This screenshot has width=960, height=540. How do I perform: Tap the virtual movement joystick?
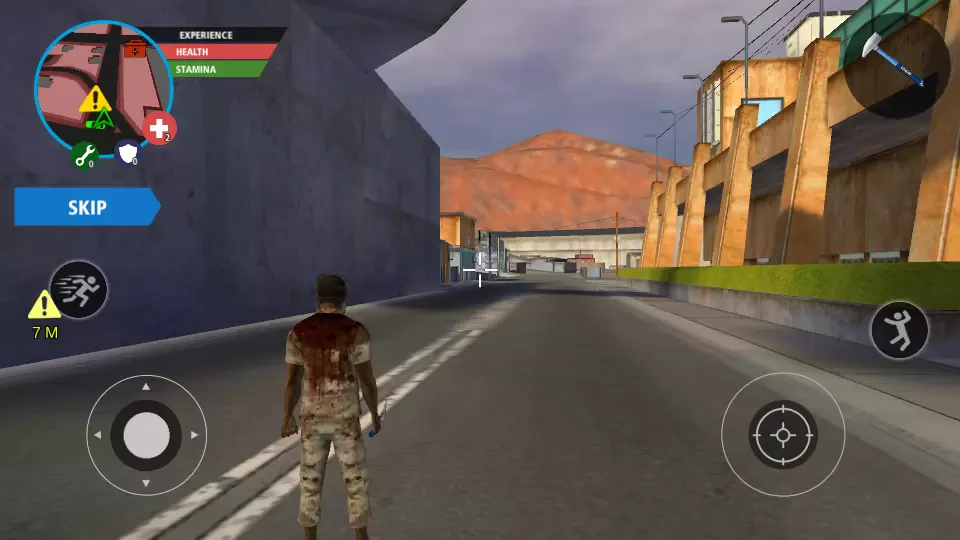click(146, 435)
